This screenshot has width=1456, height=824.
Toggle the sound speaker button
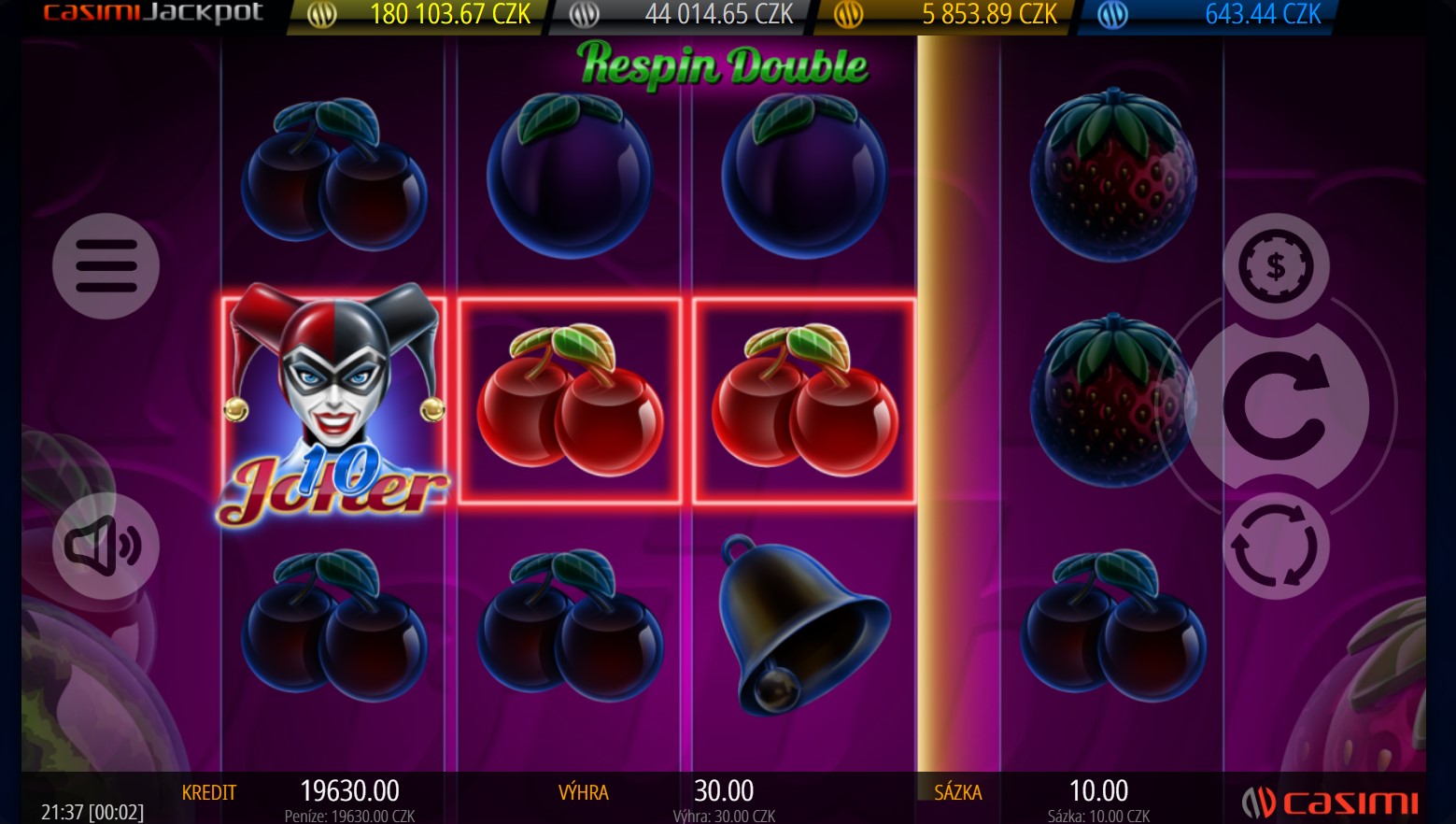click(106, 546)
